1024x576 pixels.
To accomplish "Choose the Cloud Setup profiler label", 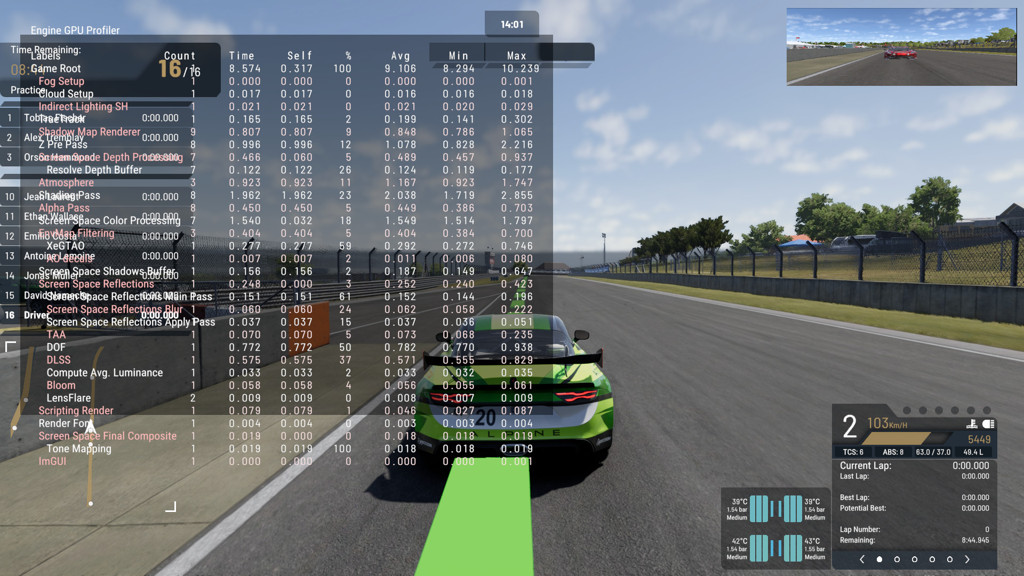I will (x=66, y=94).
